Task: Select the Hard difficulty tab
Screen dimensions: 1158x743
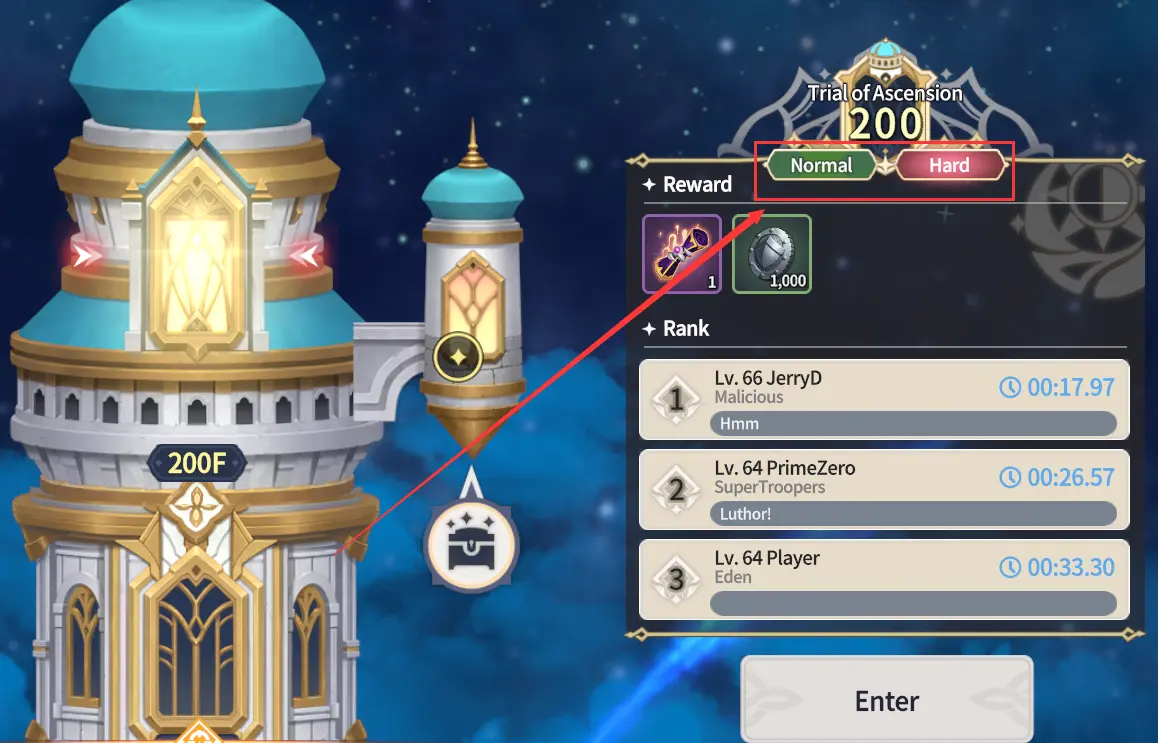Action: (949, 166)
